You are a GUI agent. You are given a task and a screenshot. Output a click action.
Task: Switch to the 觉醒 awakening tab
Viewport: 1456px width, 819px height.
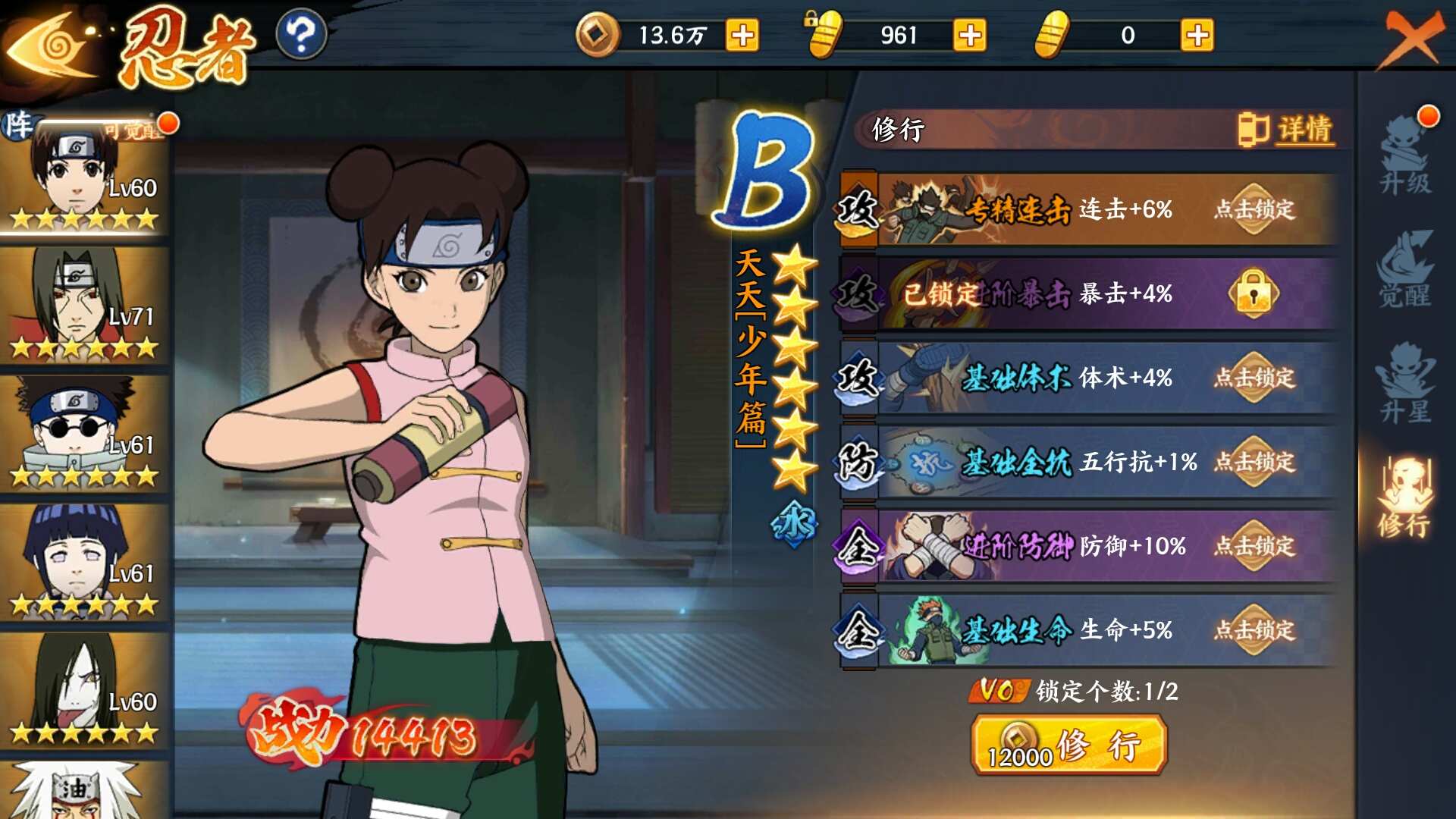pyautogui.click(x=1405, y=270)
